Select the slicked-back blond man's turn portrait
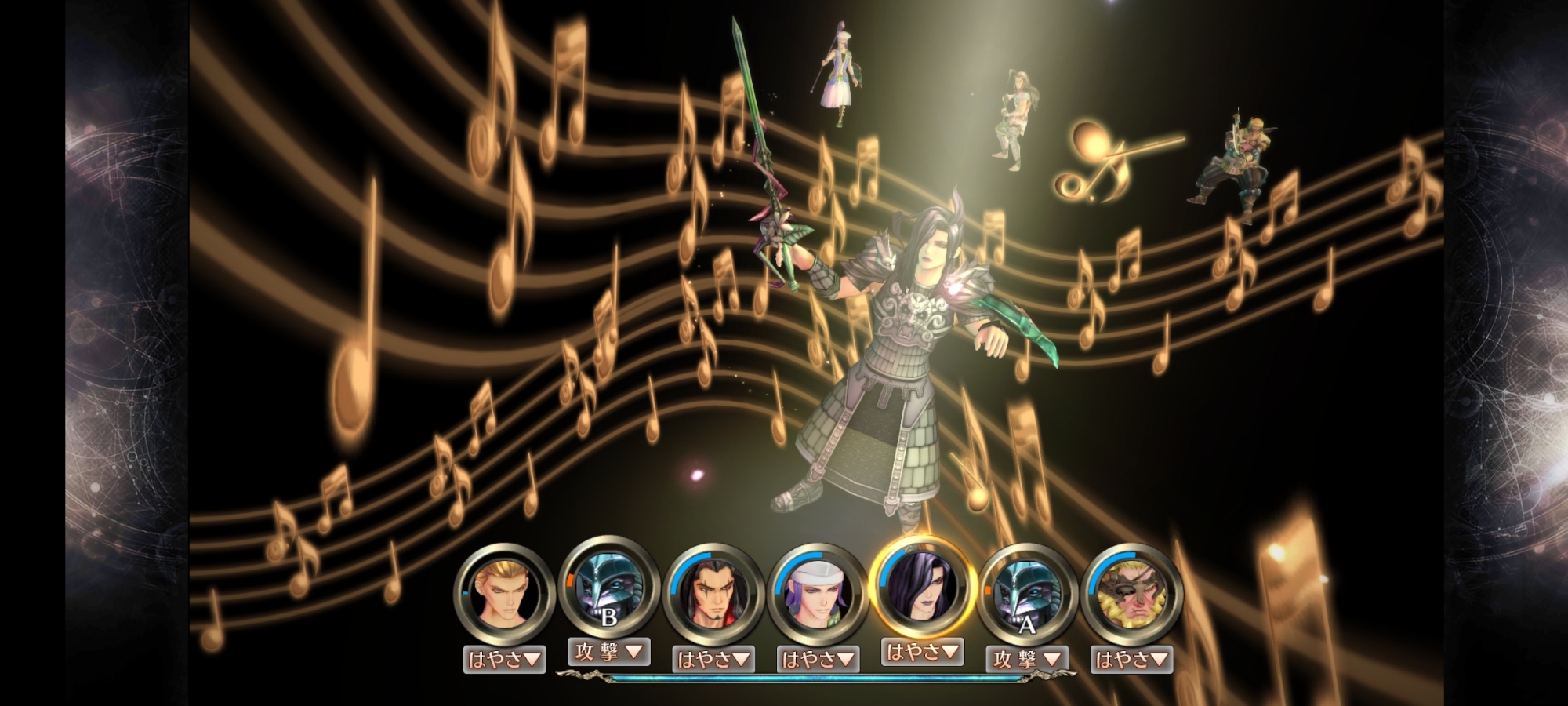This screenshot has height=706, width=1568. point(504,595)
